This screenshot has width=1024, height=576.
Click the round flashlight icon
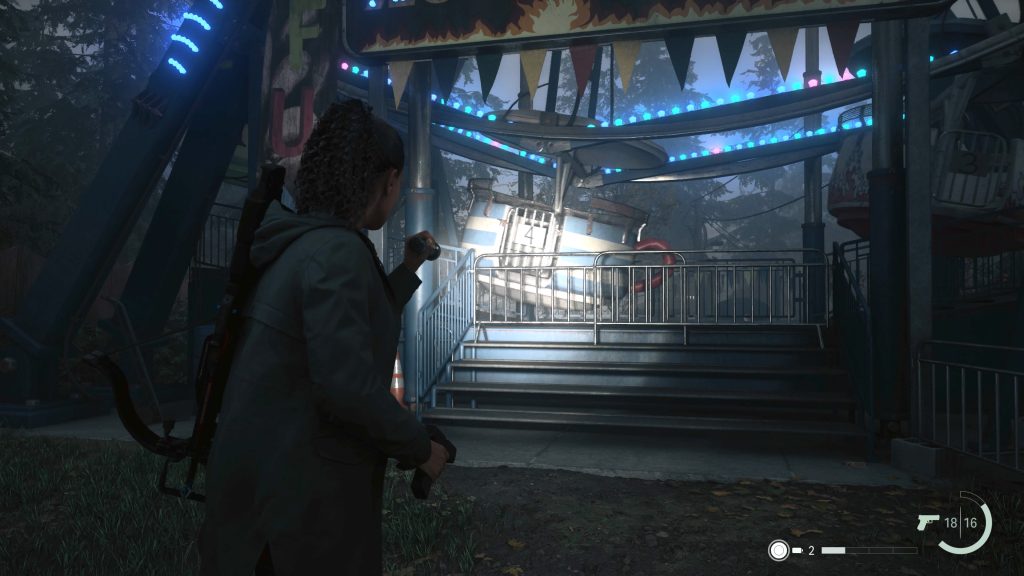click(777, 549)
